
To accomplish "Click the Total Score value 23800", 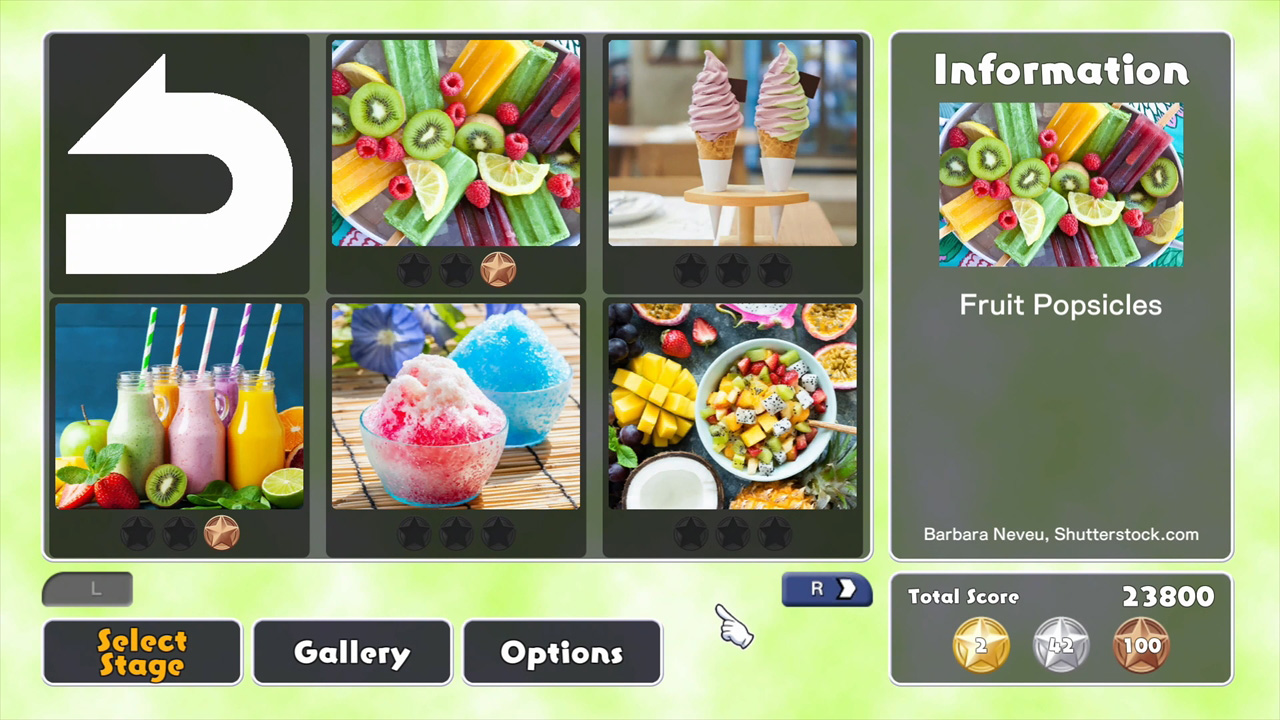I will (x=1168, y=597).
